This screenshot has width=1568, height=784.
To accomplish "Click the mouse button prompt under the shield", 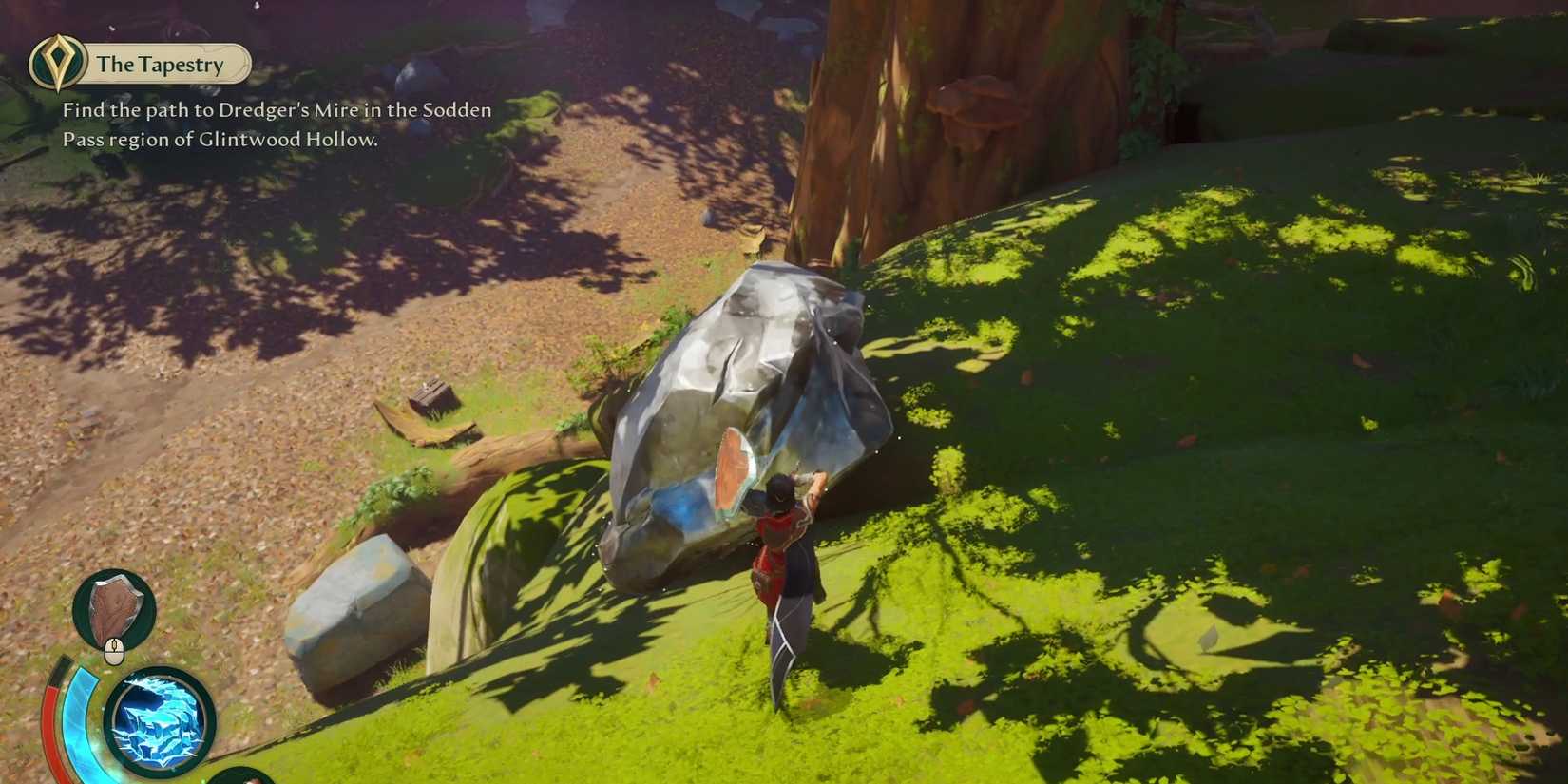I will pyautogui.click(x=114, y=650).
